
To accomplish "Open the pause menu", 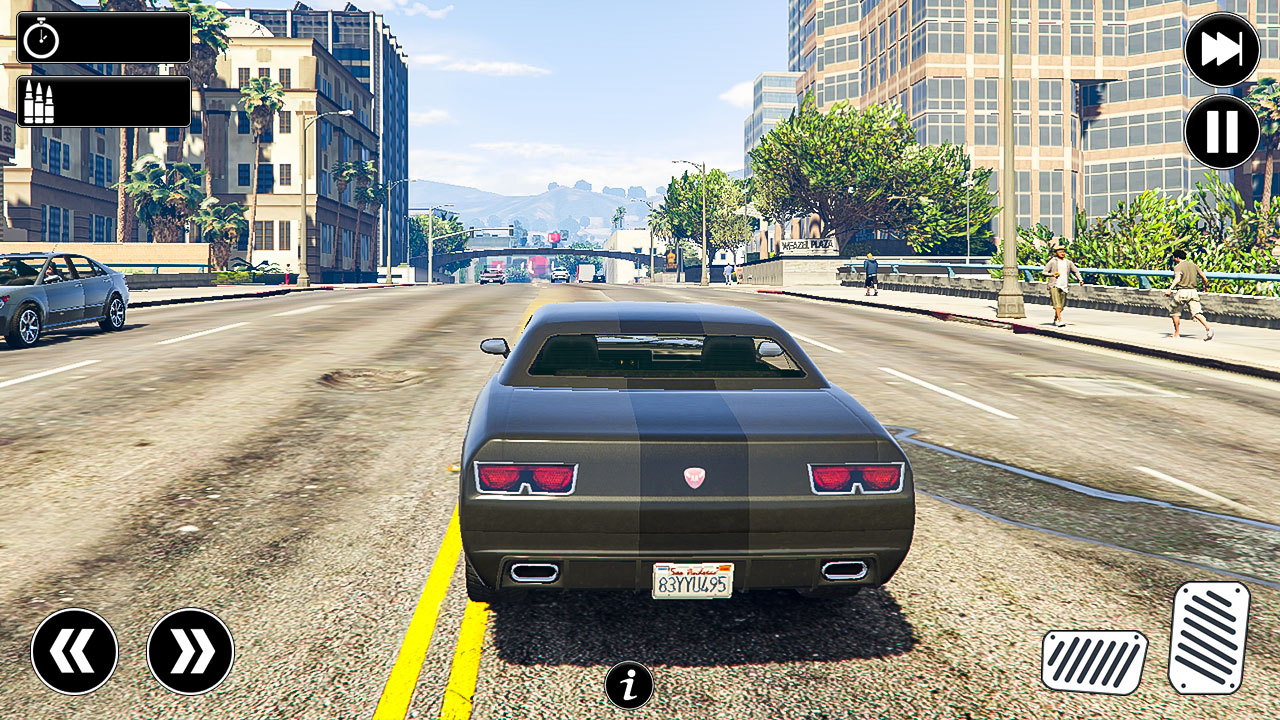I will tap(1222, 130).
